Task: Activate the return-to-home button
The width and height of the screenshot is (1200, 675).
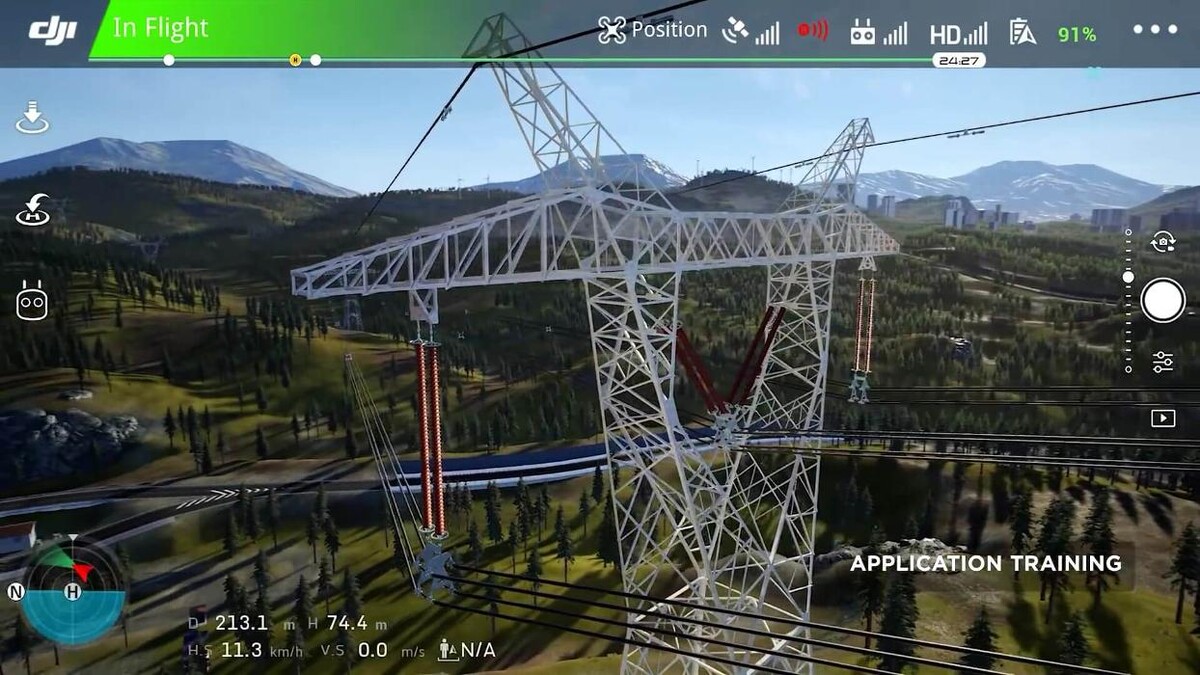Action: pos(32,209)
